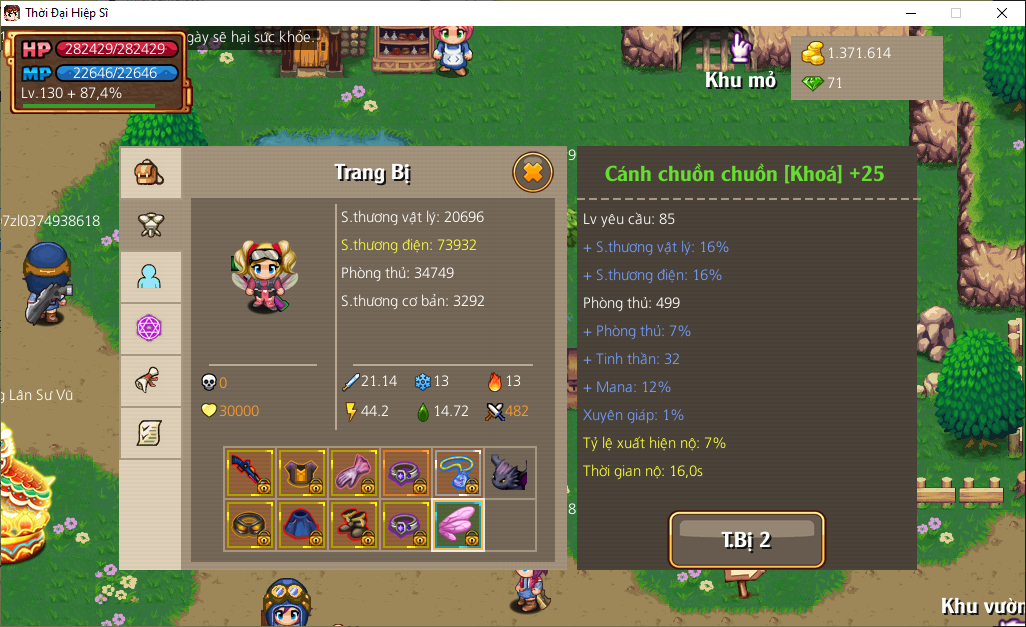
Task: Select the pink dragonfly wings slot
Action: click(x=458, y=524)
